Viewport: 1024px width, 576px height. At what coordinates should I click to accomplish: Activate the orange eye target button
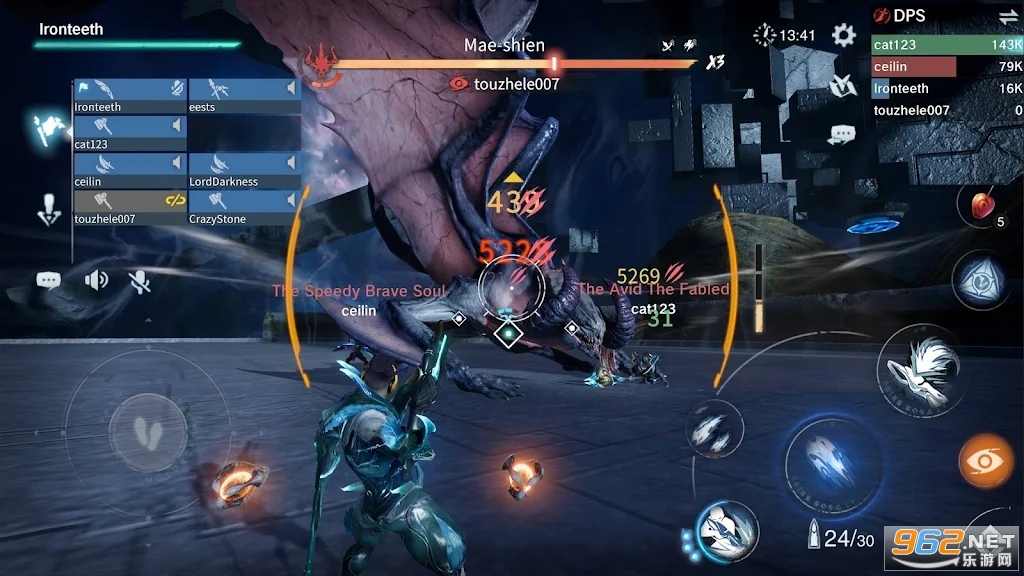(986, 461)
